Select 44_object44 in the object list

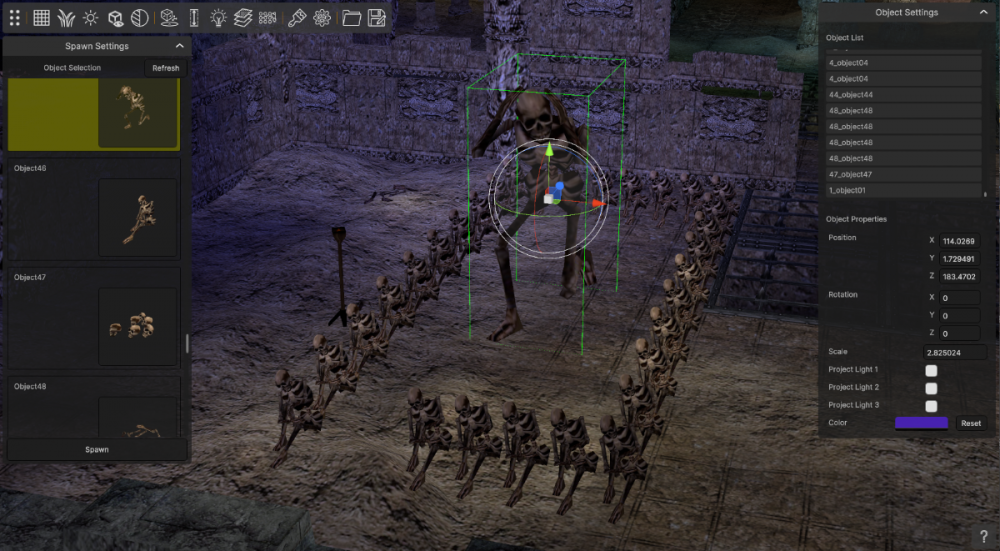(903, 95)
